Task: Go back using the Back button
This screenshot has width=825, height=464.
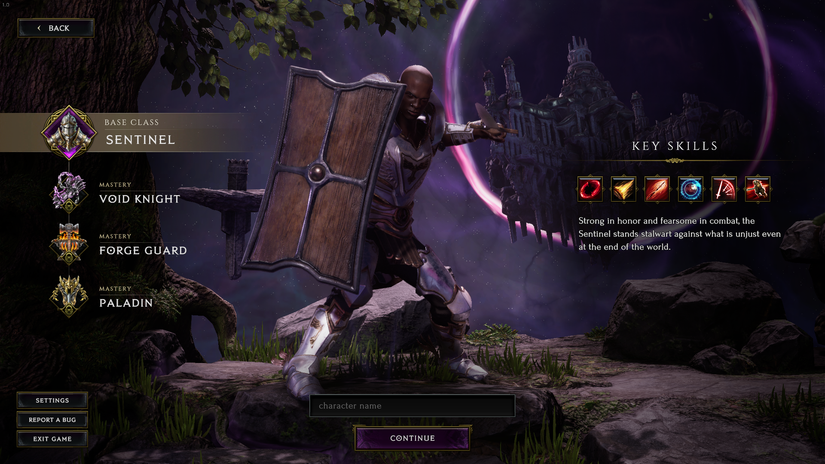Action: pos(56,28)
